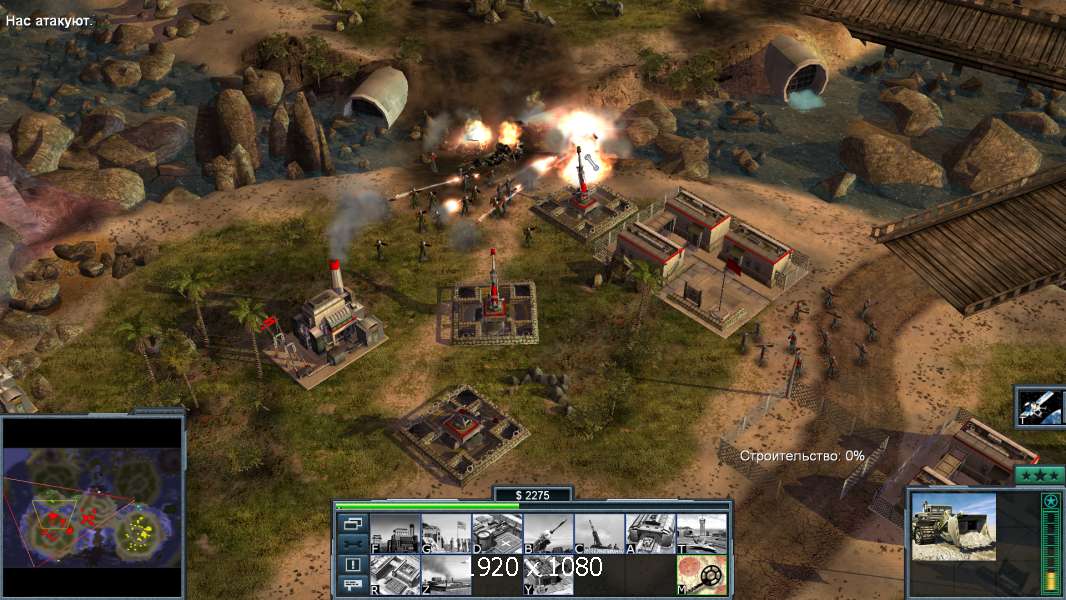Choose the artillery cannon build icon (C)

pos(599,534)
